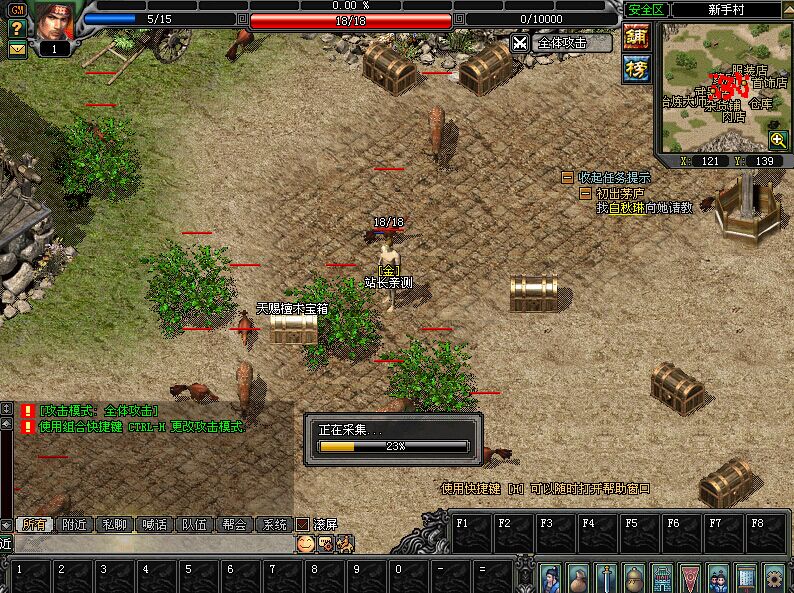The height and width of the screenshot is (593, 794).
Task: Open the gear settings icon
Action: coord(774,577)
